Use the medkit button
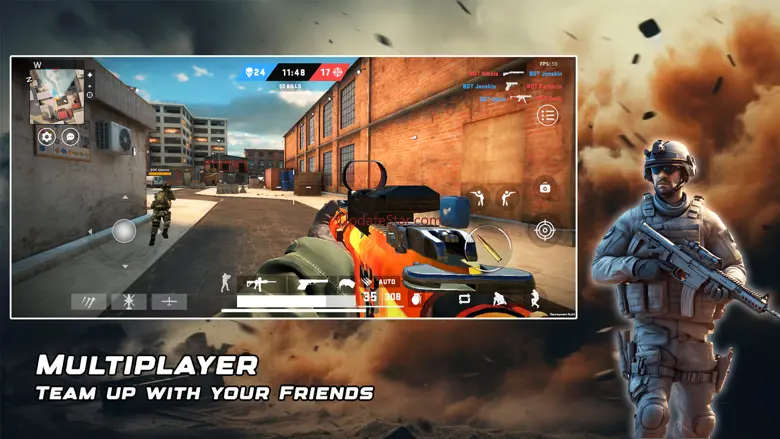 click(x=544, y=187)
